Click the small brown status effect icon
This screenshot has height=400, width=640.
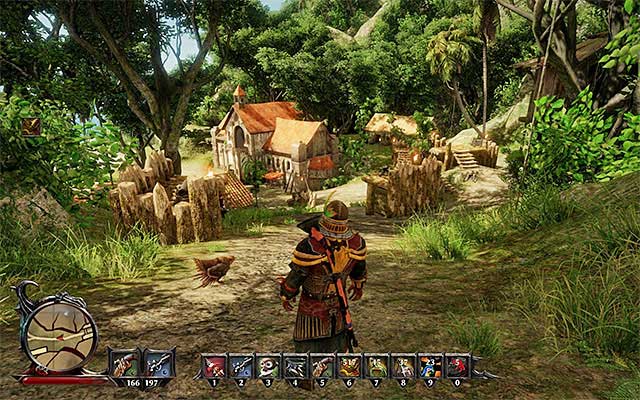point(31,126)
